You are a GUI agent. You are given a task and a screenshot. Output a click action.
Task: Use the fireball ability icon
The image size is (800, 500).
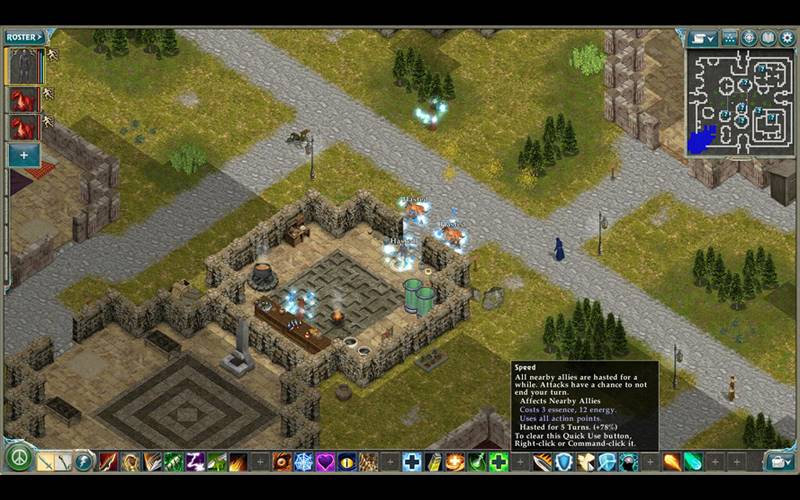pyautogui.click(x=671, y=461)
